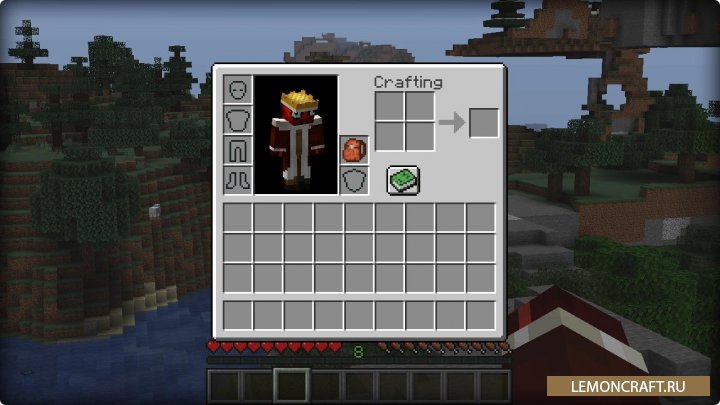Select the offhand shield slot
Screen dimensions: 720x405
353,180
